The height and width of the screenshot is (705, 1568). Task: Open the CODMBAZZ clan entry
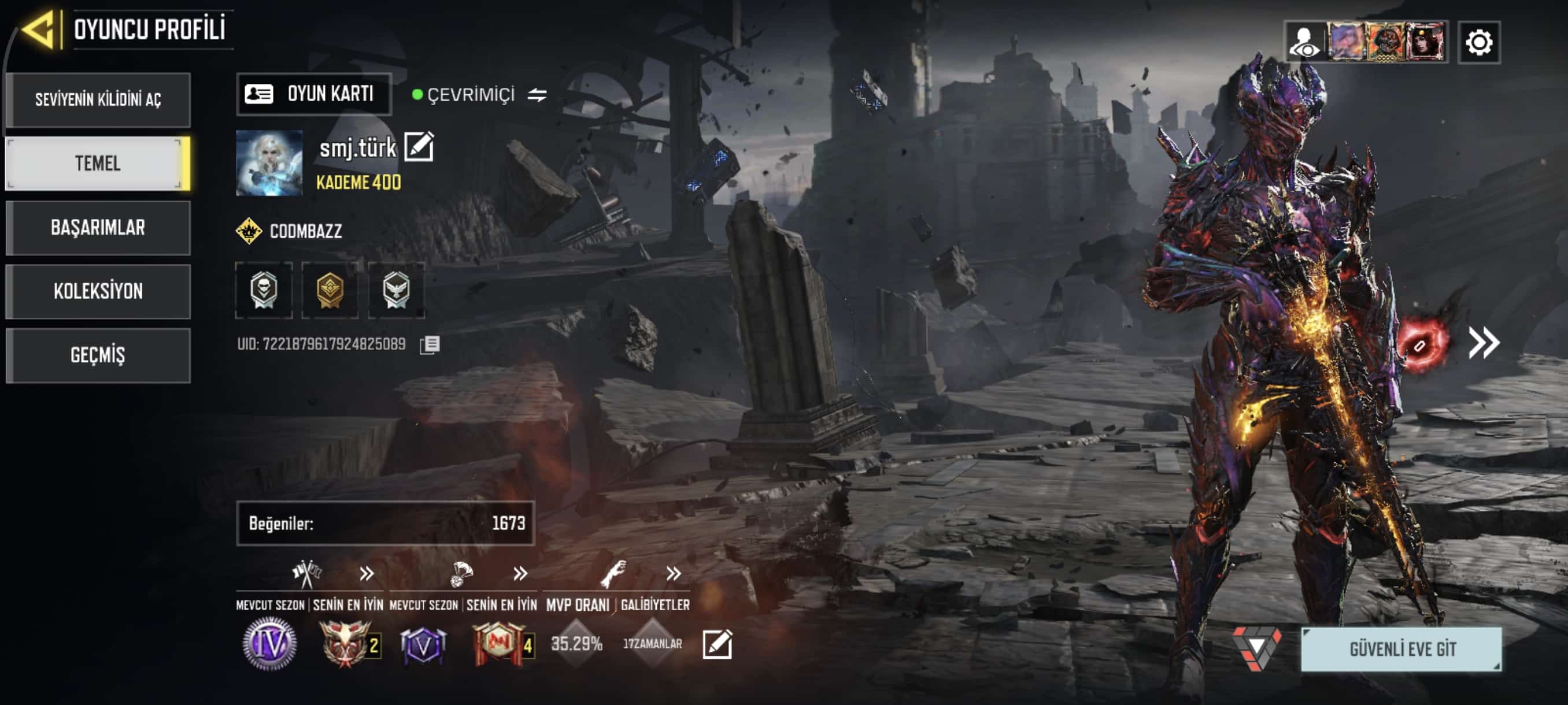coord(290,231)
